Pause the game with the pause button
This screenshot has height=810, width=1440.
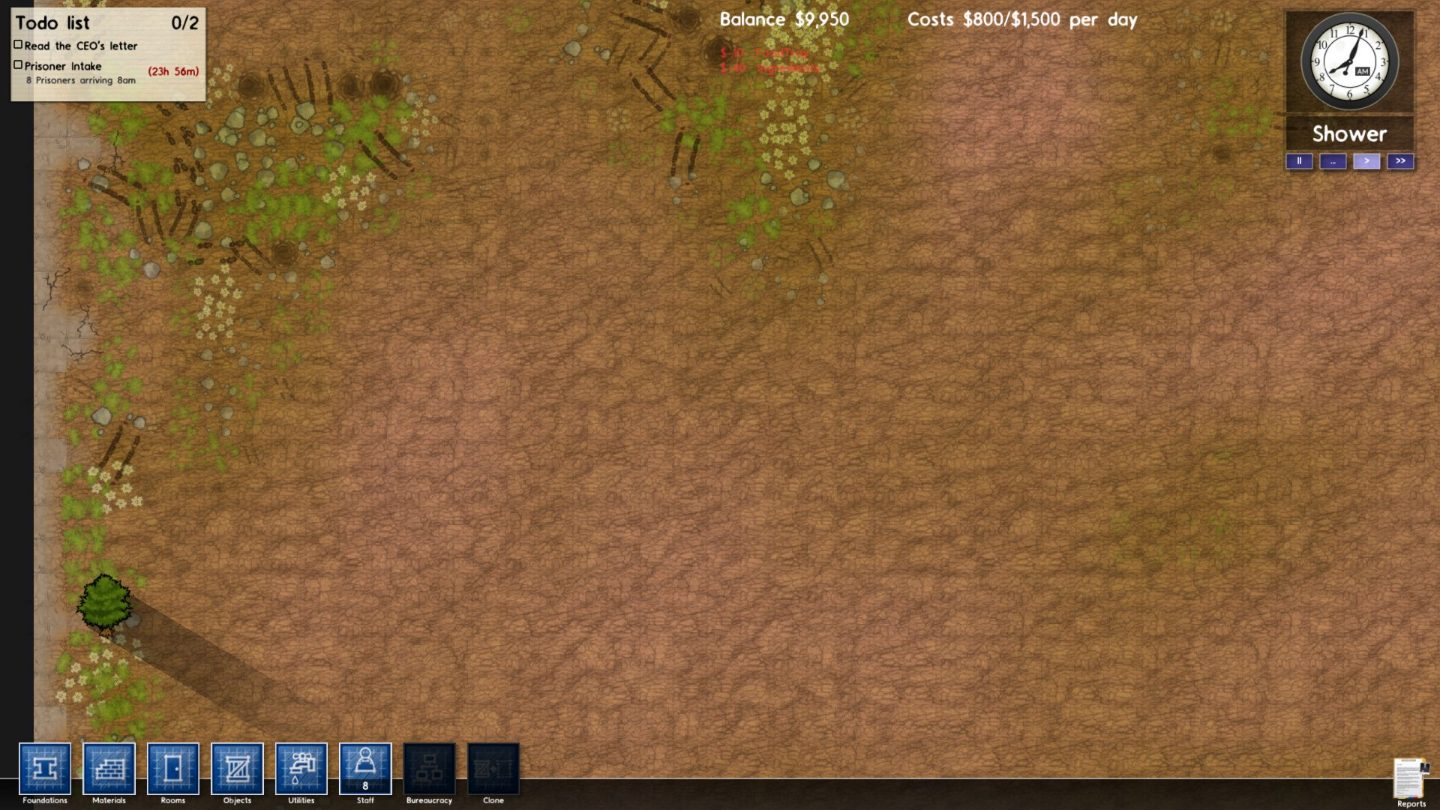[x=1299, y=161]
